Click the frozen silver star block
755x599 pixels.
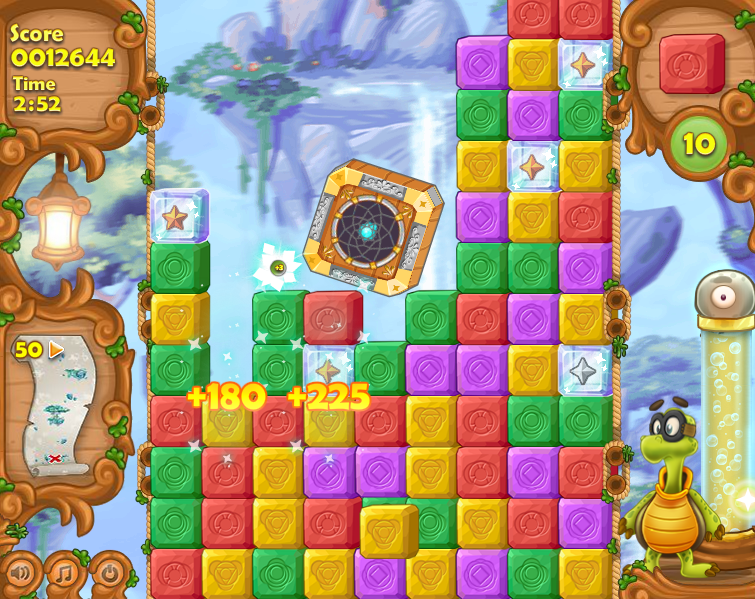[583, 371]
